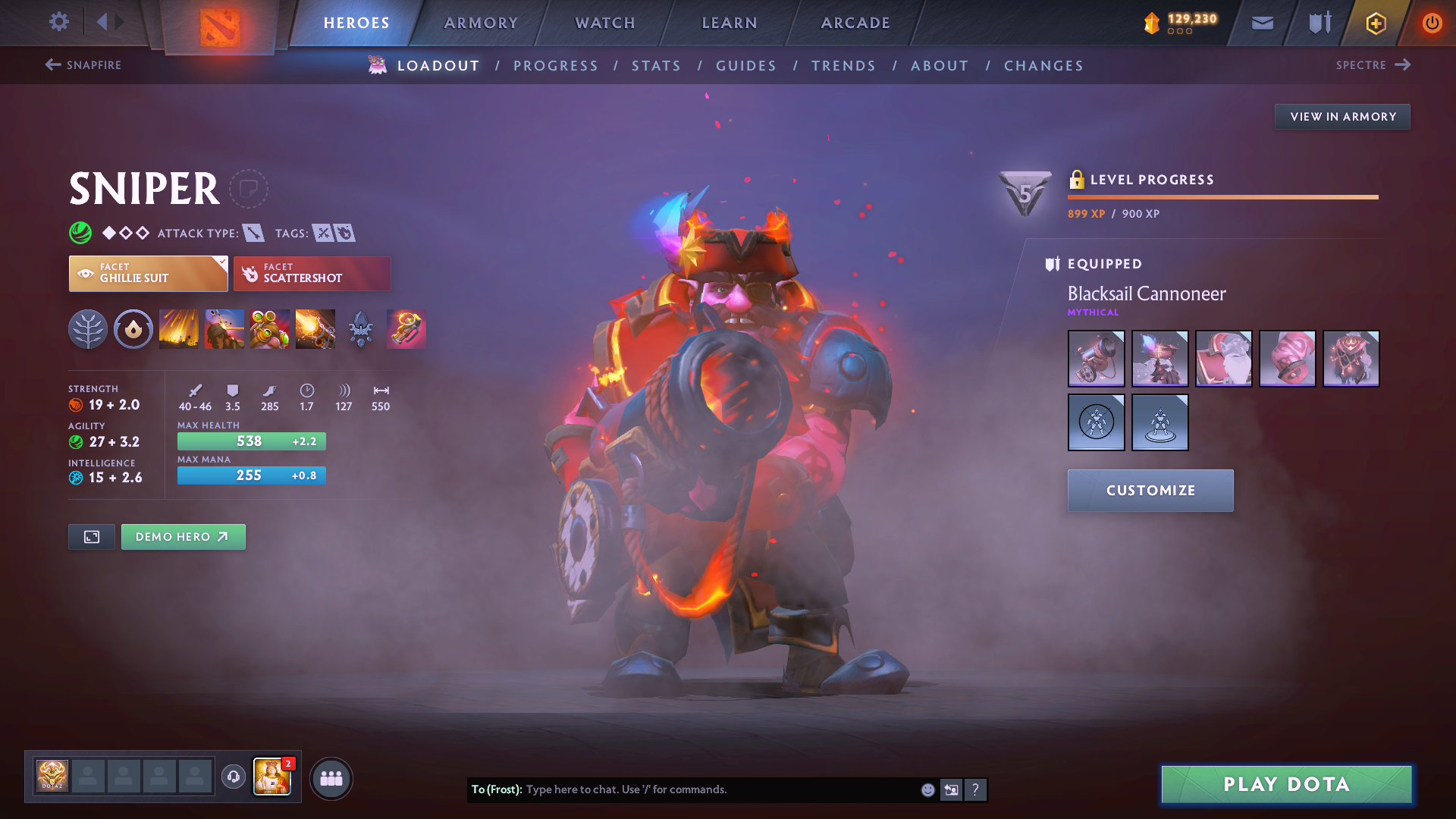The image size is (1456, 819).
Task: Open the Trends sub-tab
Action: [x=843, y=66]
